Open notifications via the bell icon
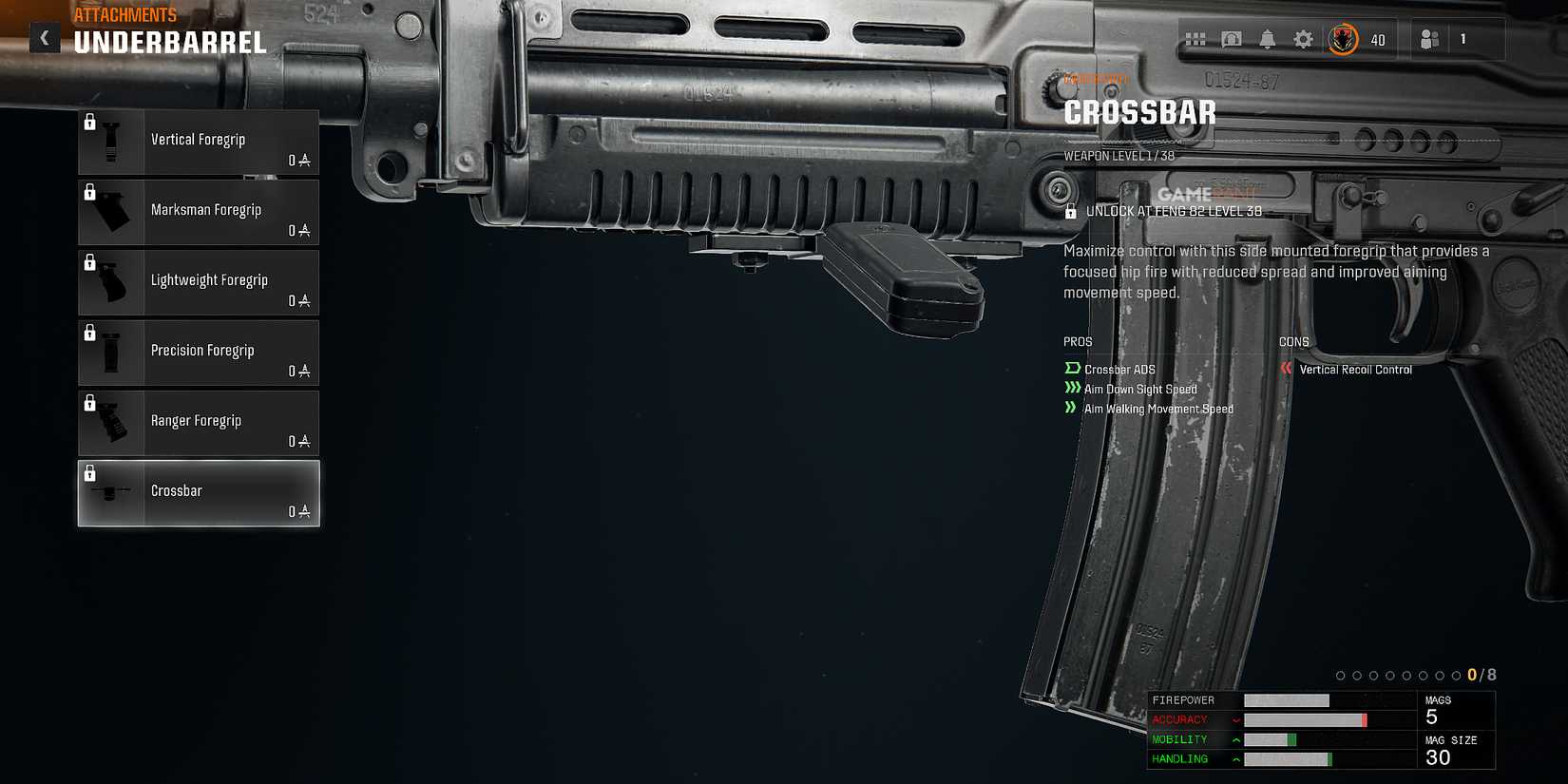The image size is (1568, 784). coord(1267,38)
